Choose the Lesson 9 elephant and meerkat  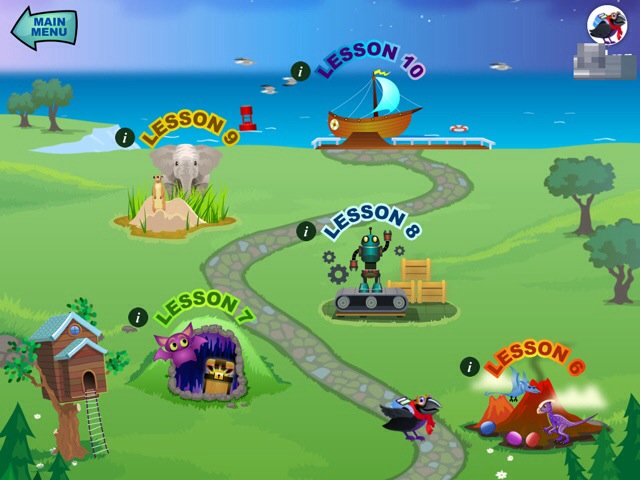pos(180,190)
